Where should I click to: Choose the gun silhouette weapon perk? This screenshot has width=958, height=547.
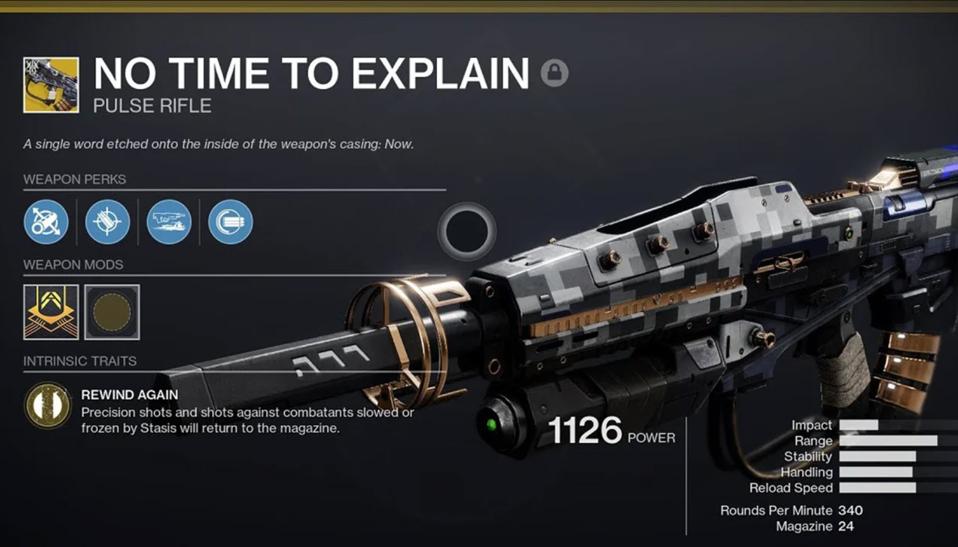[x=169, y=221]
